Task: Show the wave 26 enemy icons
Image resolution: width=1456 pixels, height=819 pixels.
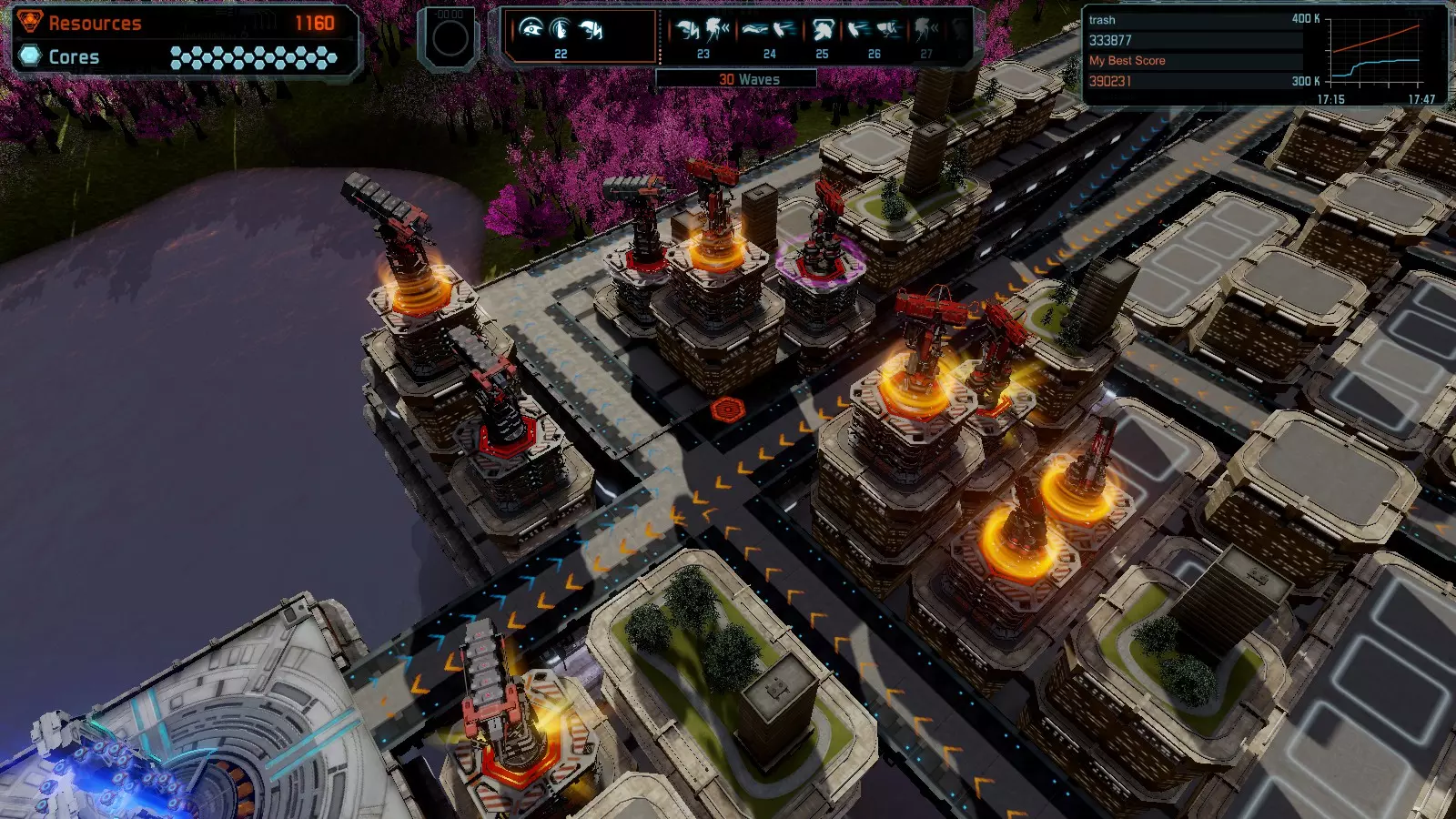Action: (874, 32)
